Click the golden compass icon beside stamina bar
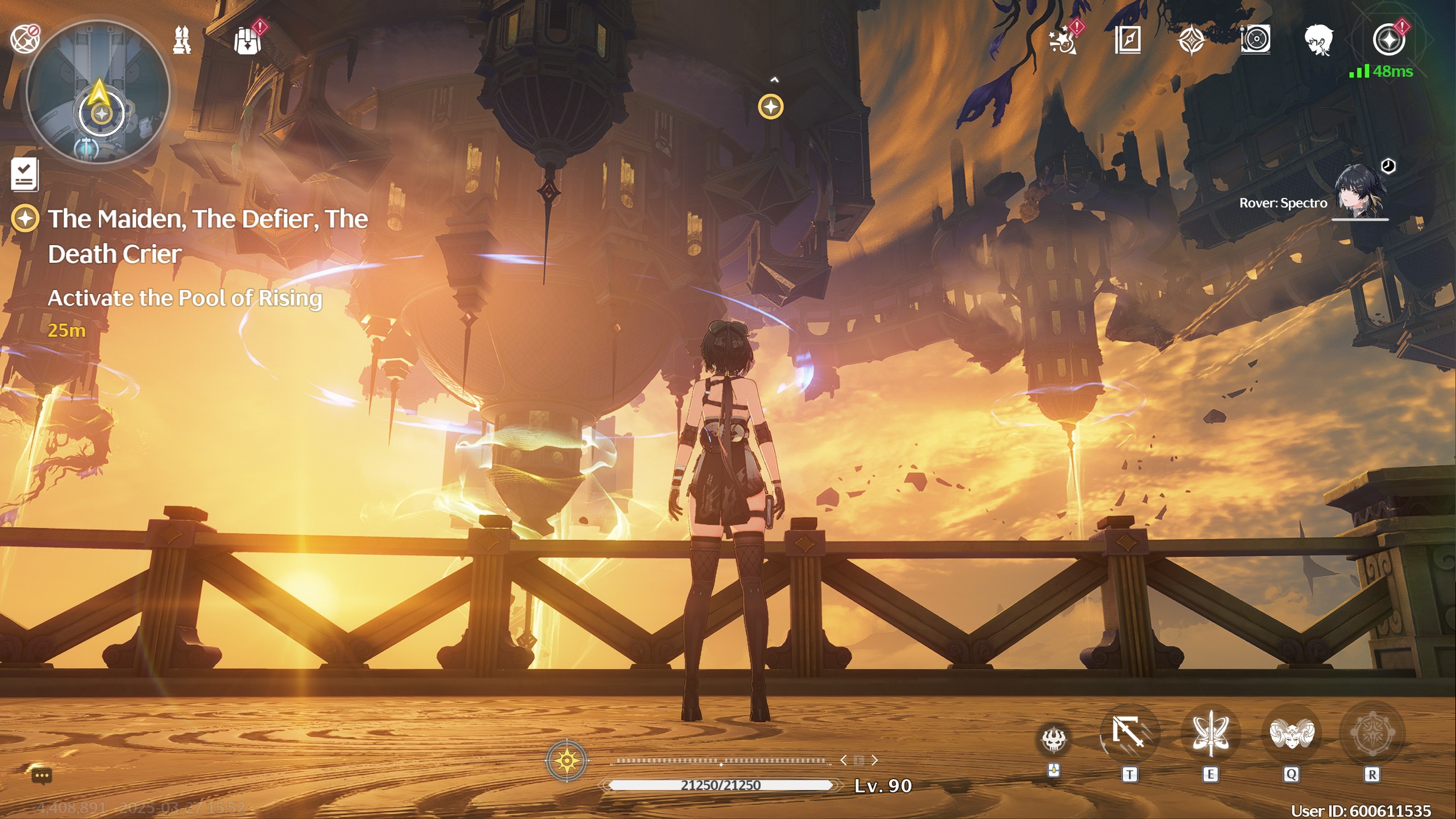 tap(566, 760)
